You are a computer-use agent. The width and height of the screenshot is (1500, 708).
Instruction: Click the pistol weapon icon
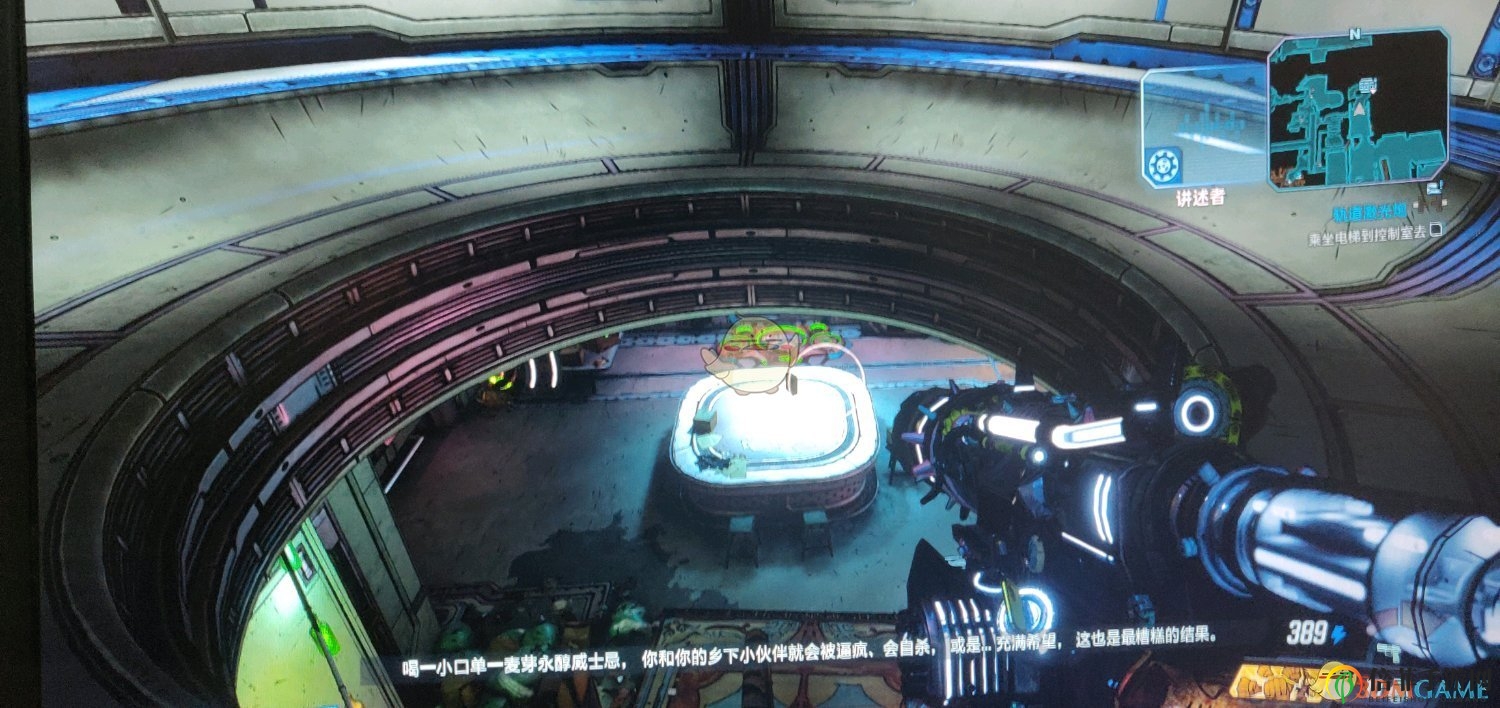click(1388, 651)
